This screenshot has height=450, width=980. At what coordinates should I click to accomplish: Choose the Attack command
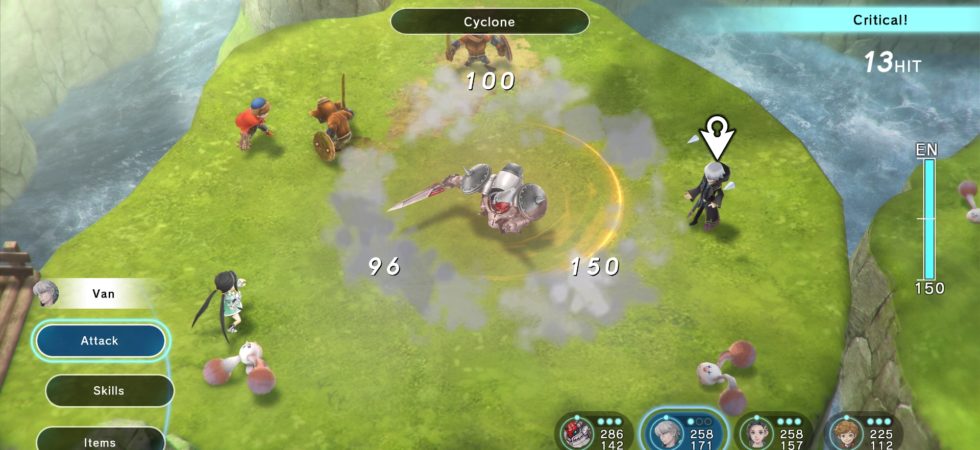100,341
